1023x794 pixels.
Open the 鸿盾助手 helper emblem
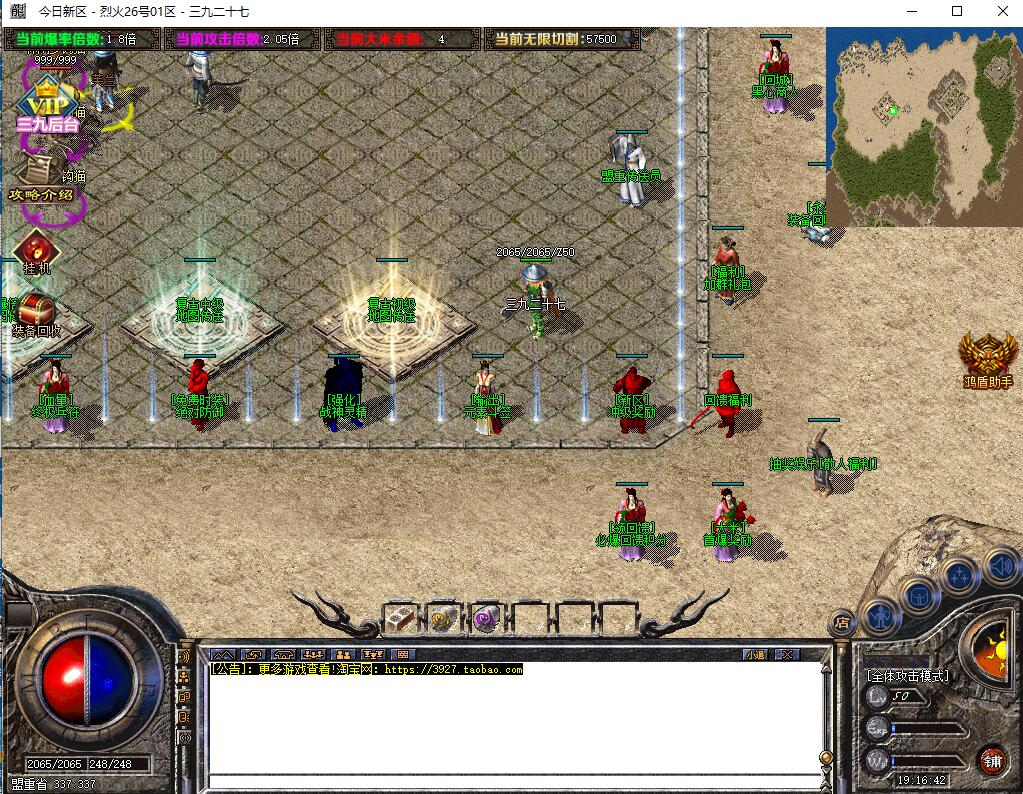[x=988, y=359]
